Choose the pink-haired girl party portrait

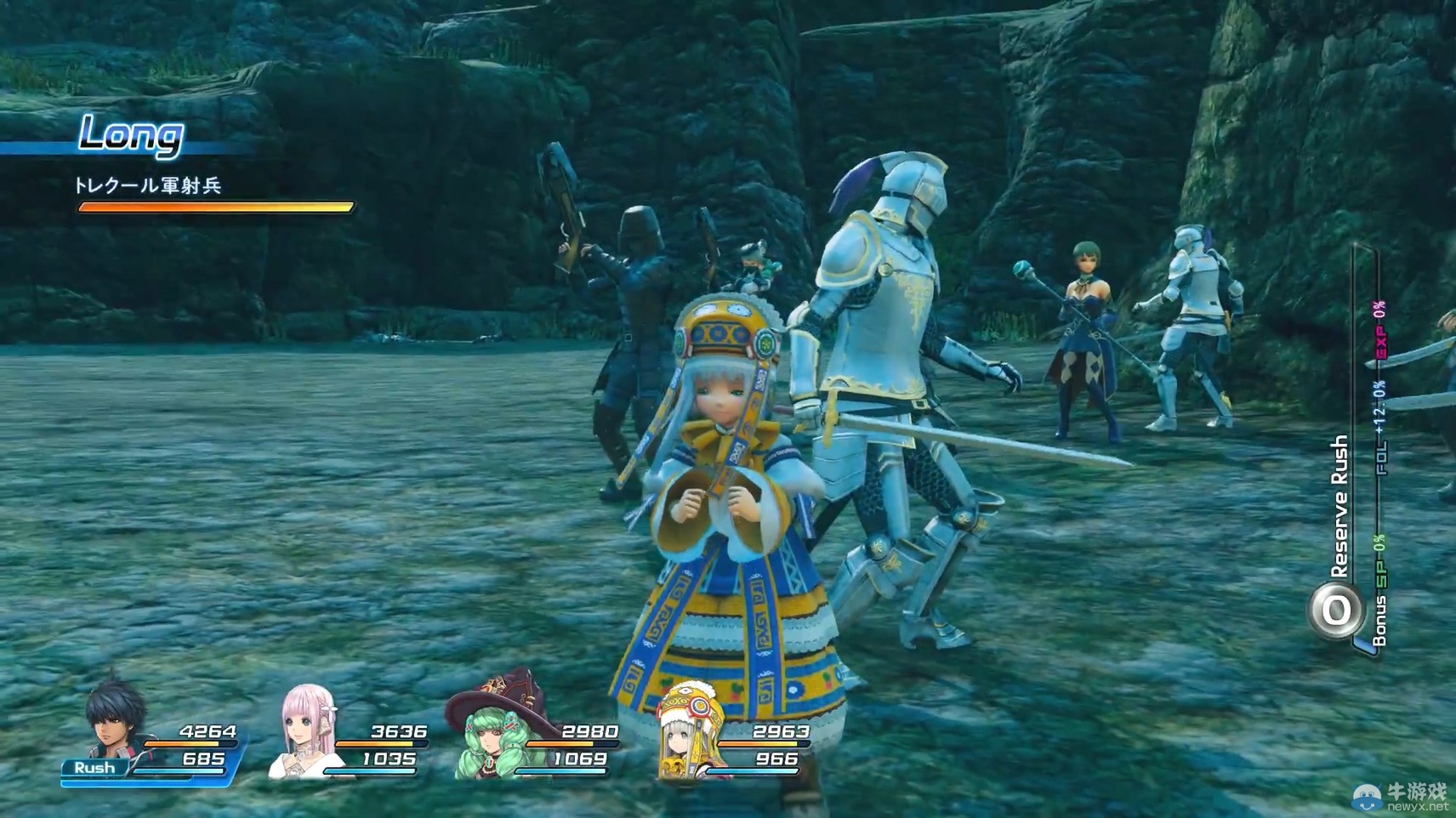pyautogui.click(x=306, y=730)
